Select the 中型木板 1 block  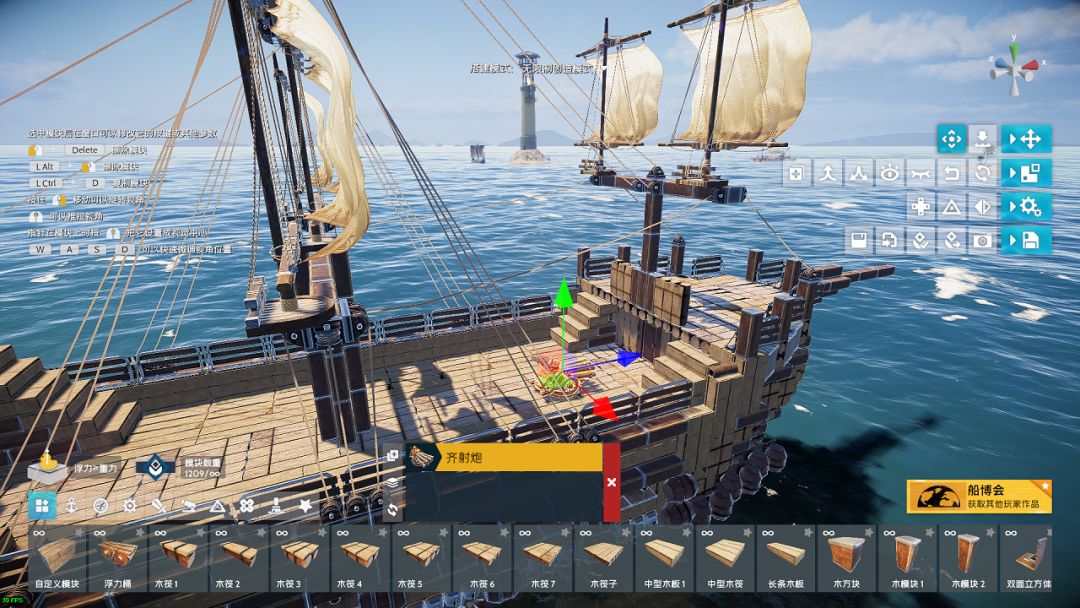pos(663,558)
